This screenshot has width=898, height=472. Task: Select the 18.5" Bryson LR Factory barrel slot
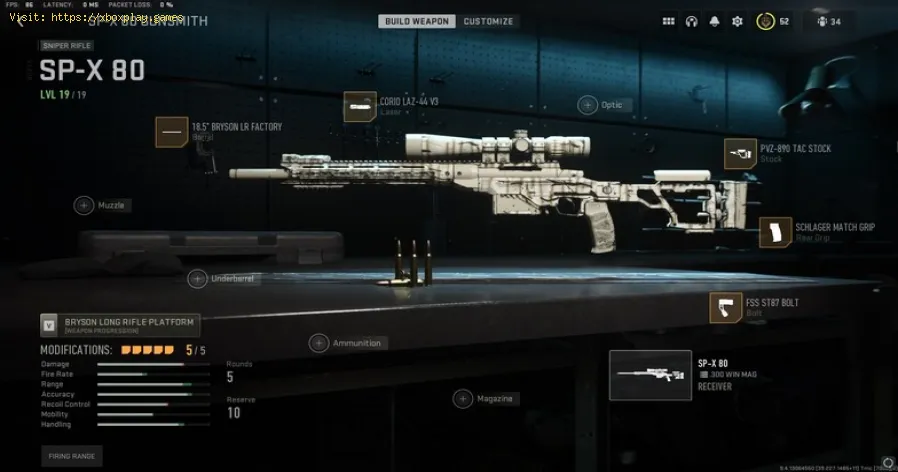172,132
